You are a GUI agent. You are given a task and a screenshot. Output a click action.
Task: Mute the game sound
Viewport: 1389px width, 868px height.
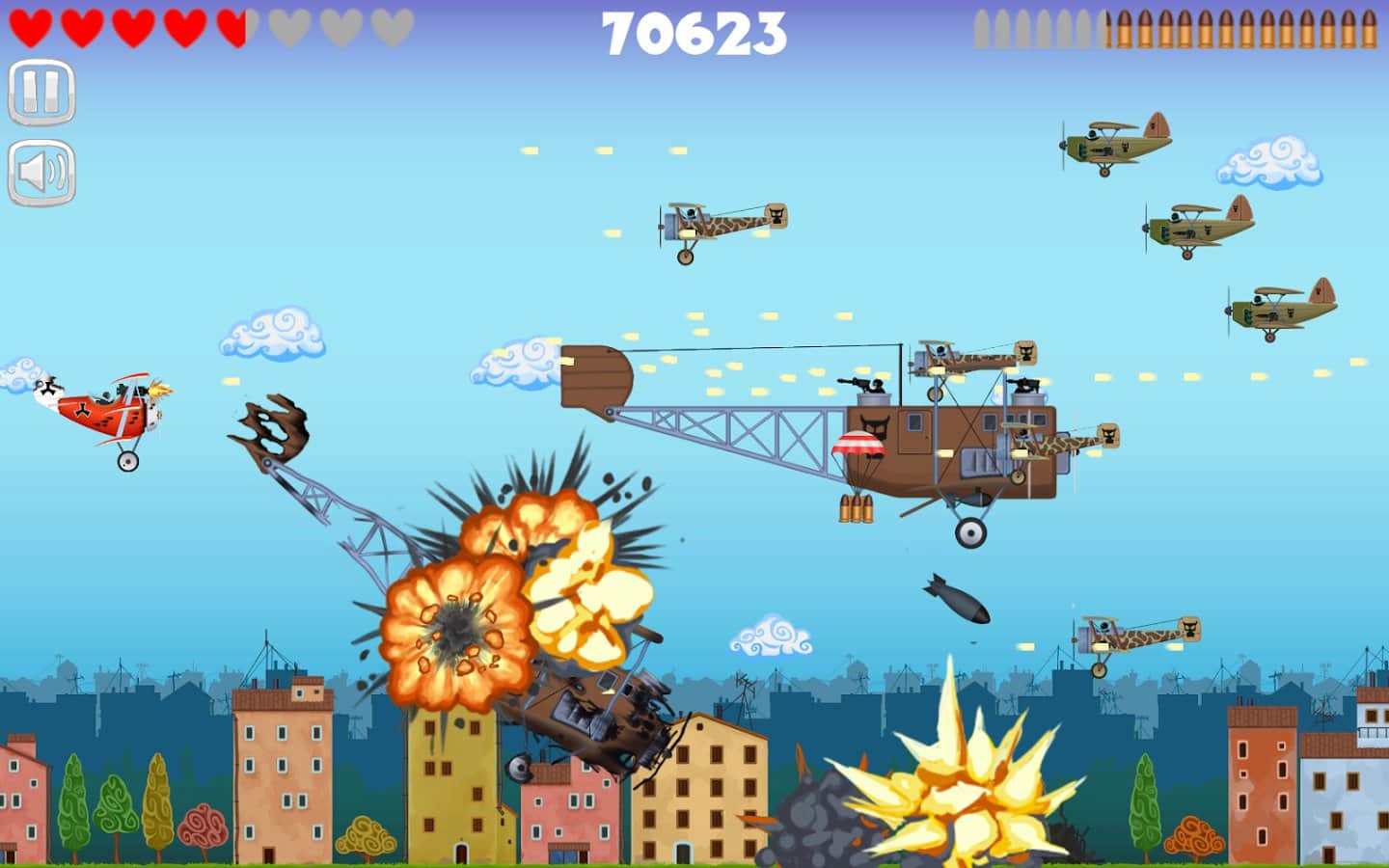(39, 172)
